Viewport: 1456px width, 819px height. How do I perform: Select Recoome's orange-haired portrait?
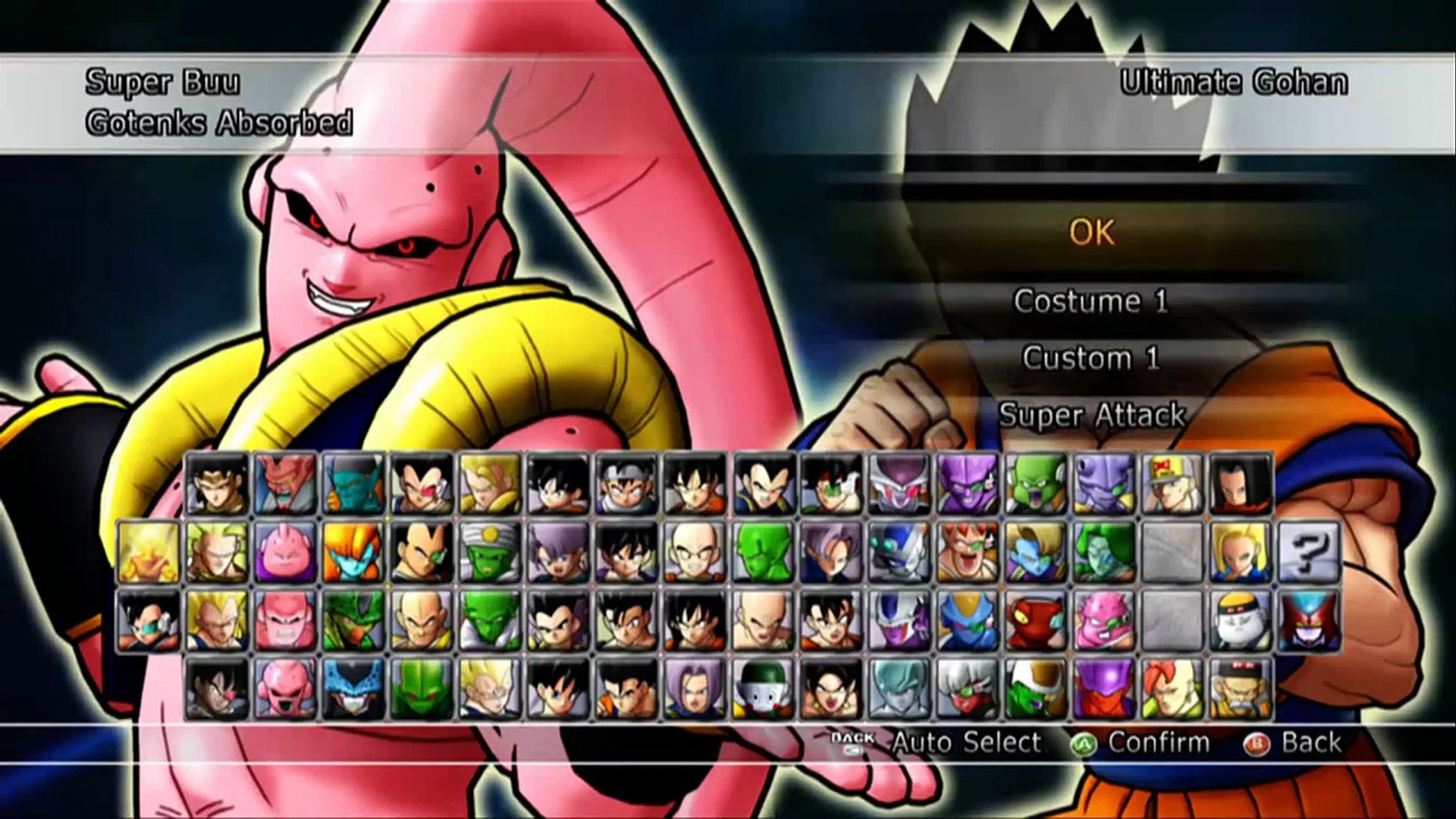tap(968, 551)
